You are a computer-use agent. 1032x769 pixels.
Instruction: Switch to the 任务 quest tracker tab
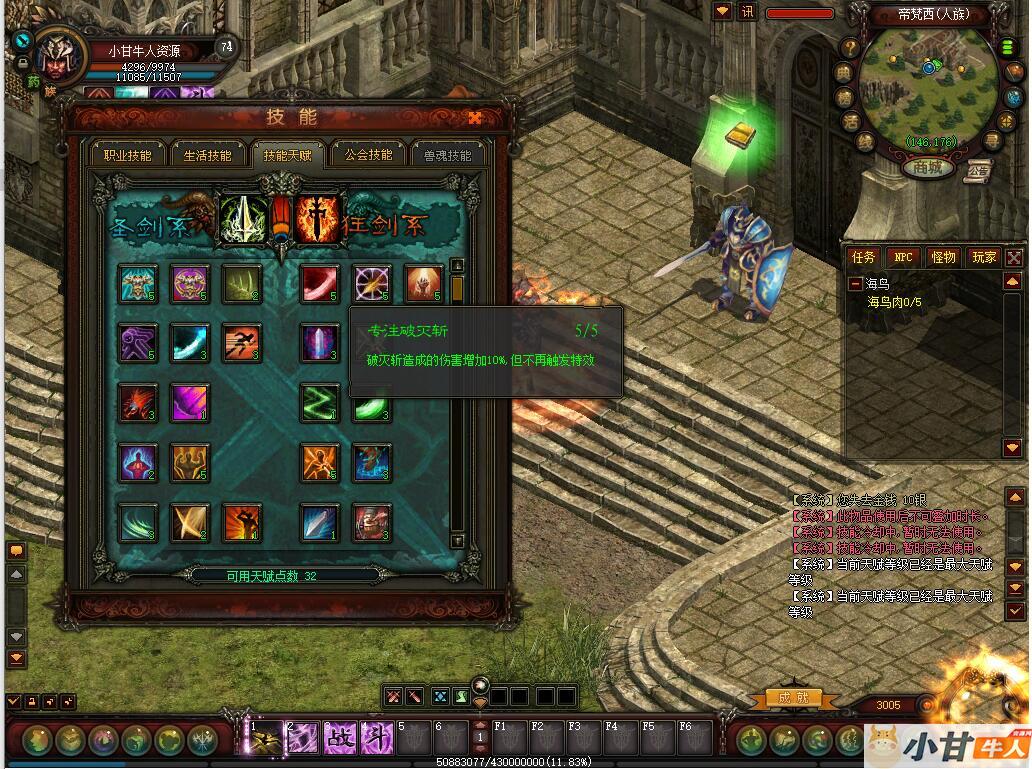(x=863, y=257)
